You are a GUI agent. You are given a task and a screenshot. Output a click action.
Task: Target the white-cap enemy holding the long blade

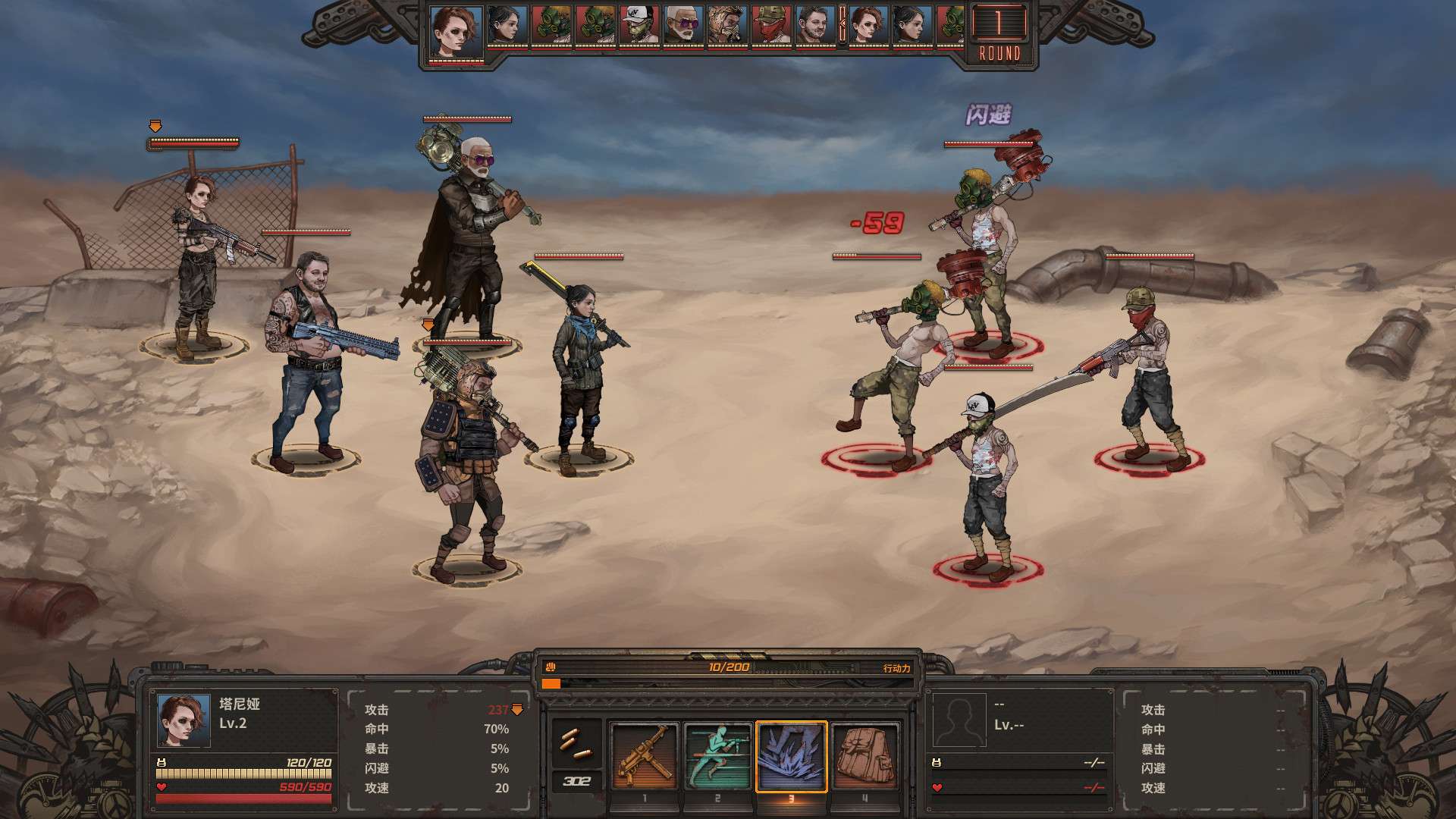click(x=986, y=478)
